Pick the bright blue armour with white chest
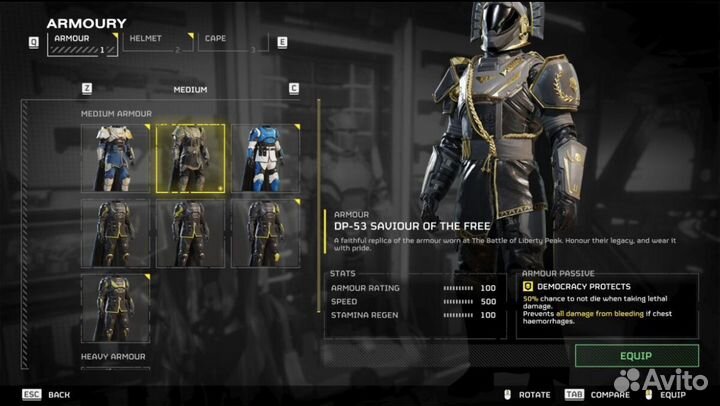 pos(265,158)
